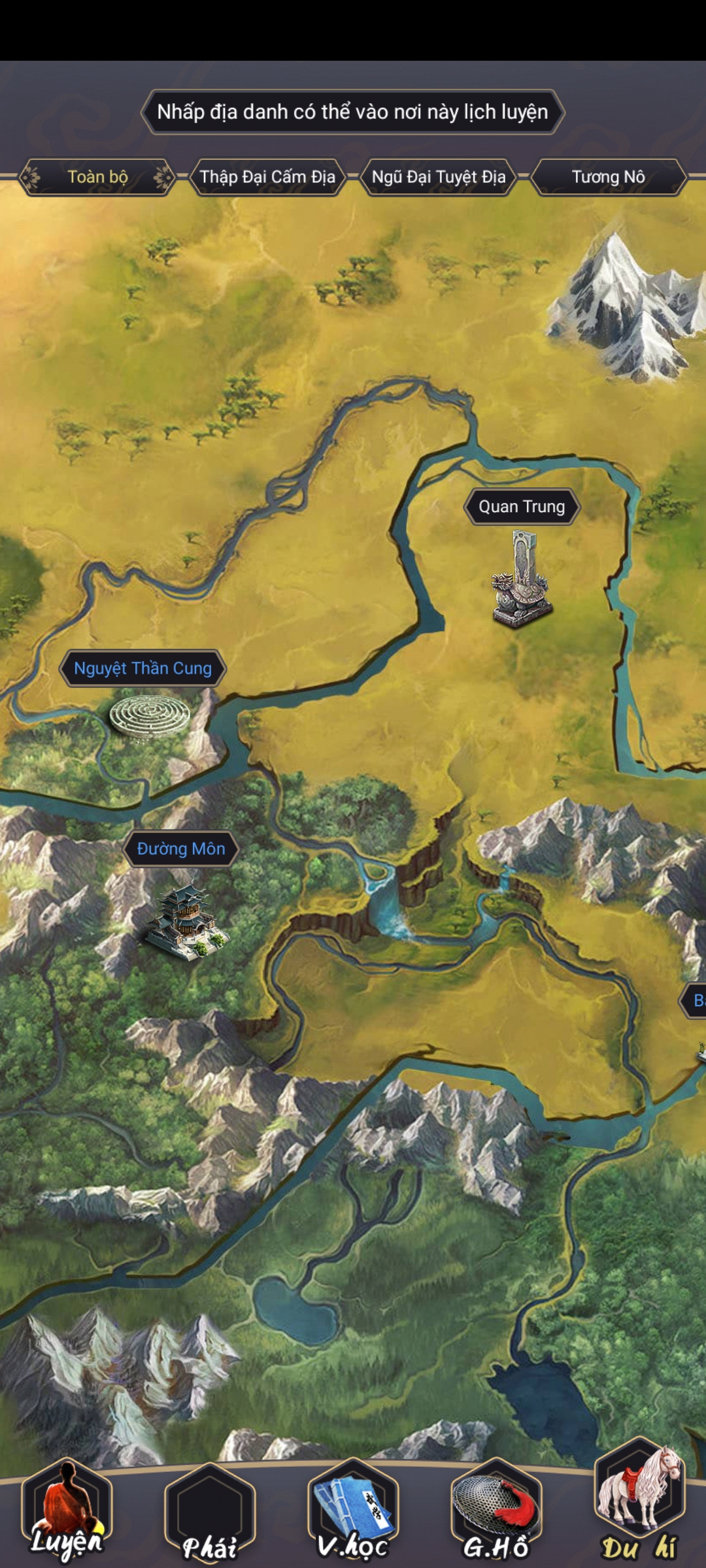
Task: Enter the Quan Trung map location
Action: point(522,507)
